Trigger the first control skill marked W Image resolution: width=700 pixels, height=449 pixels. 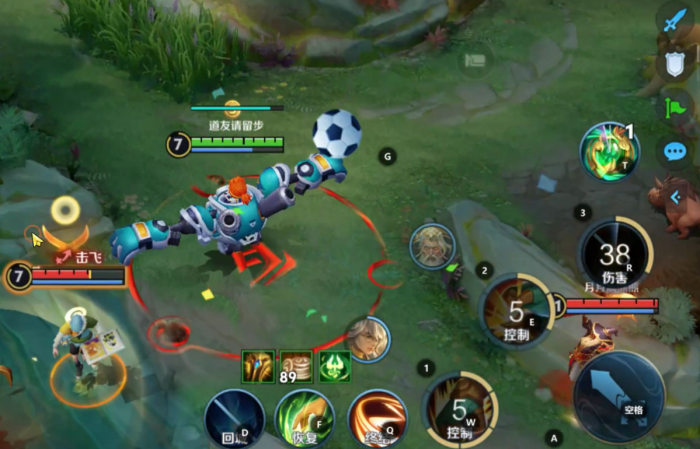coord(460,410)
